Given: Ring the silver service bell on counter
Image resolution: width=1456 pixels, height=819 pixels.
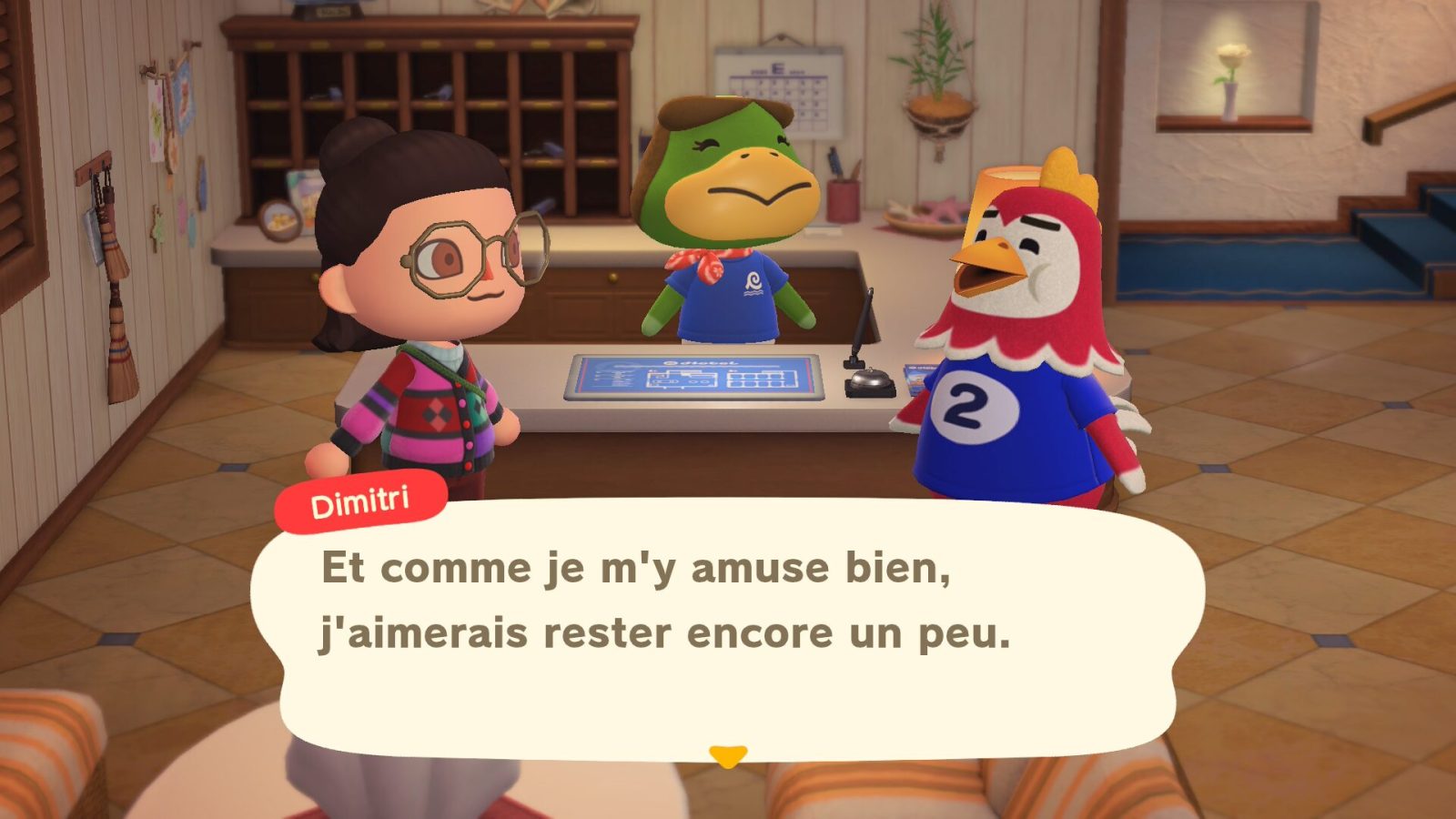Looking at the screenshot, I should pyautogui.click(x=869, y=380).
